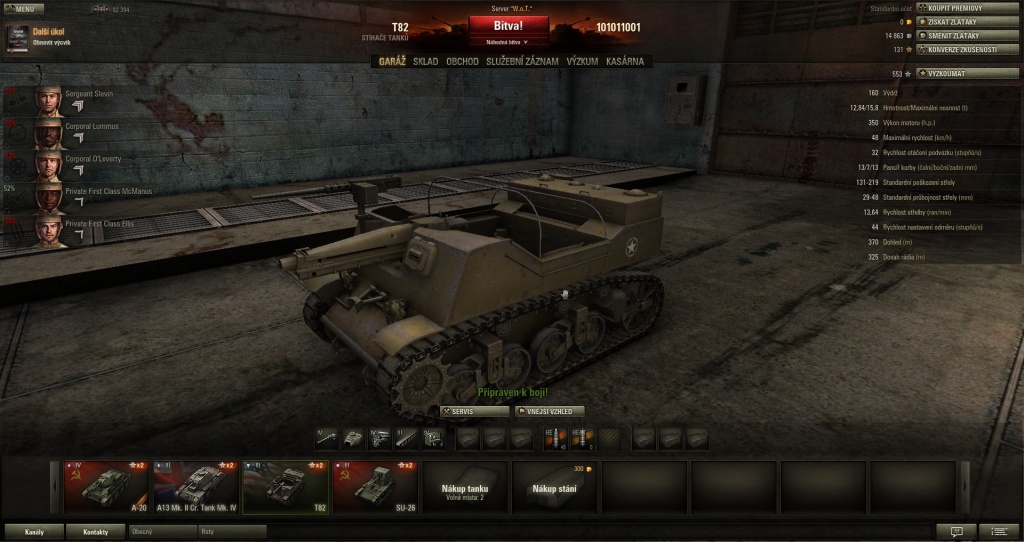Open the Sklad tab
Image resolution: width=1024 pixels, height=542 pixels.
coord(425,61)
